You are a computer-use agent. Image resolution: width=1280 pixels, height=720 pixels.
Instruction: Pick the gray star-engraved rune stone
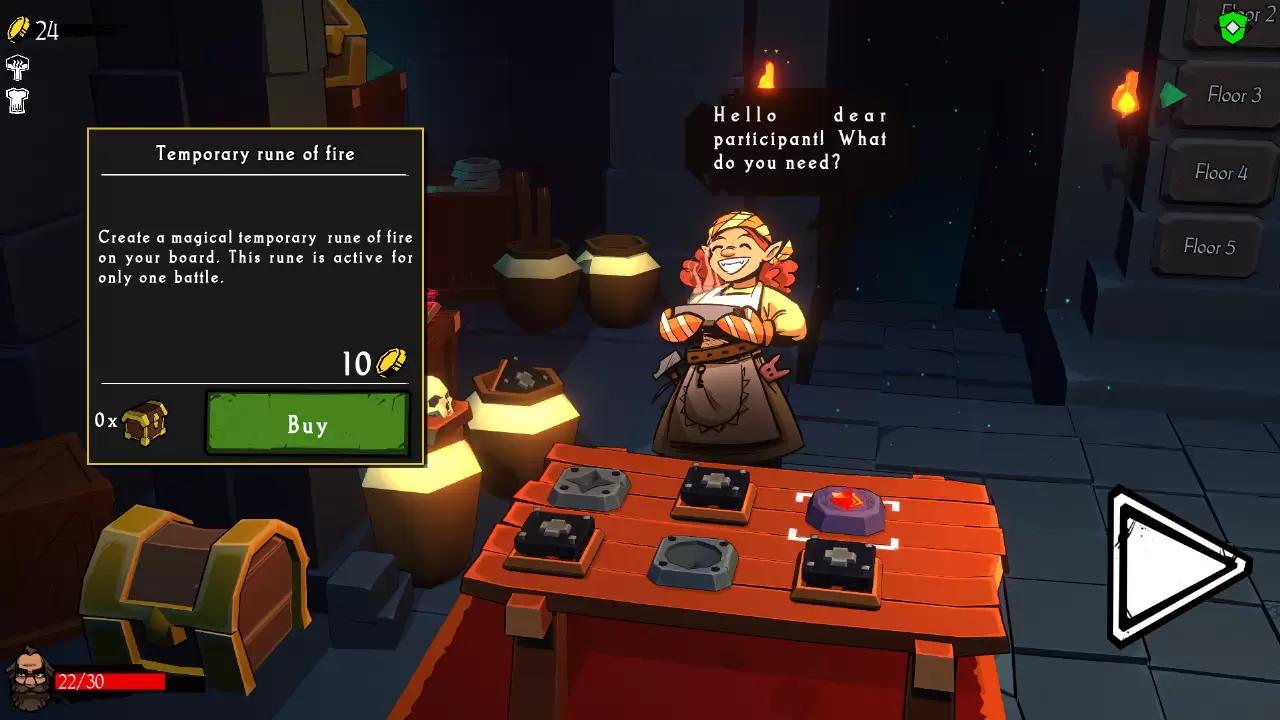(589, 487)
